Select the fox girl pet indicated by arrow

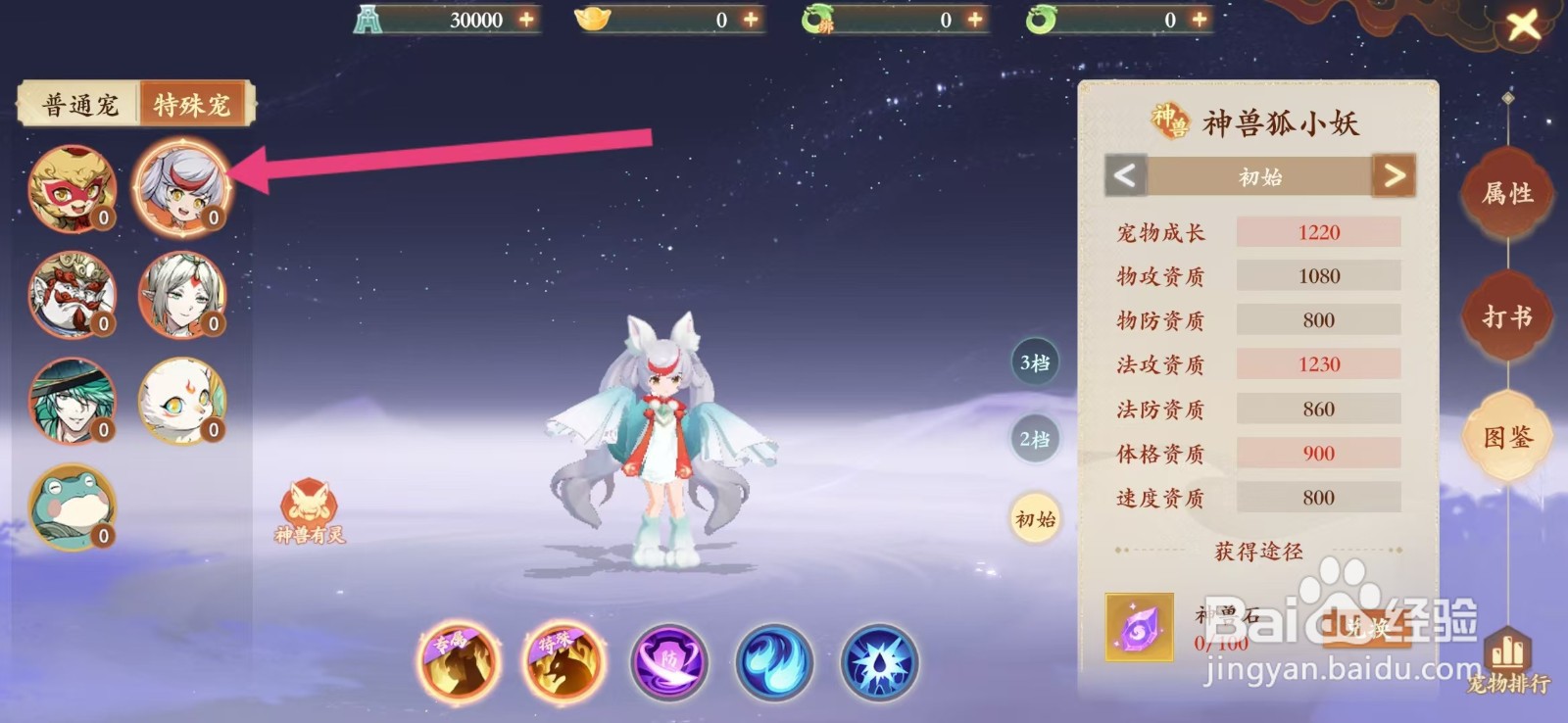tap(182, 189)
